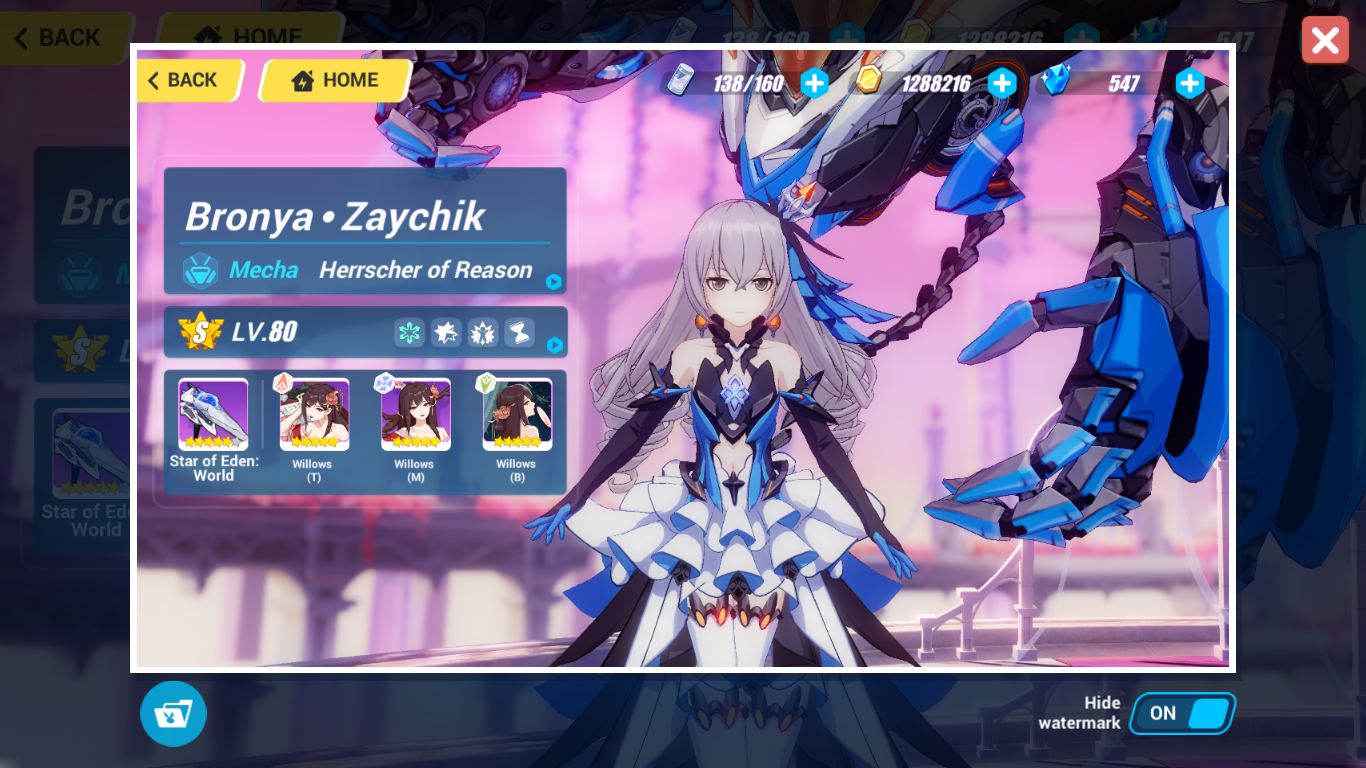Screen dimensions: 1366x768
Task: Click the blue screenshot frame icon
Action: (x=173, y=713)
